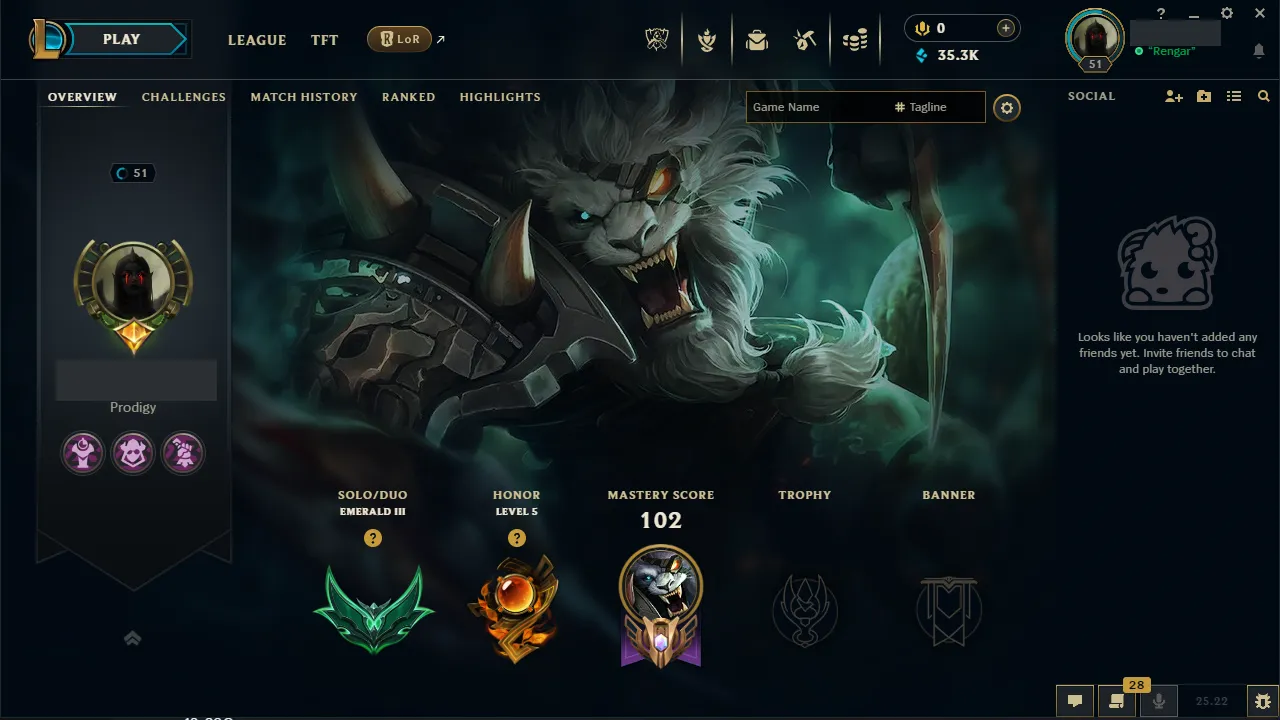The image size is (1280, 720).
Task: Create a new friend group folder
Action: [1203, 96]
